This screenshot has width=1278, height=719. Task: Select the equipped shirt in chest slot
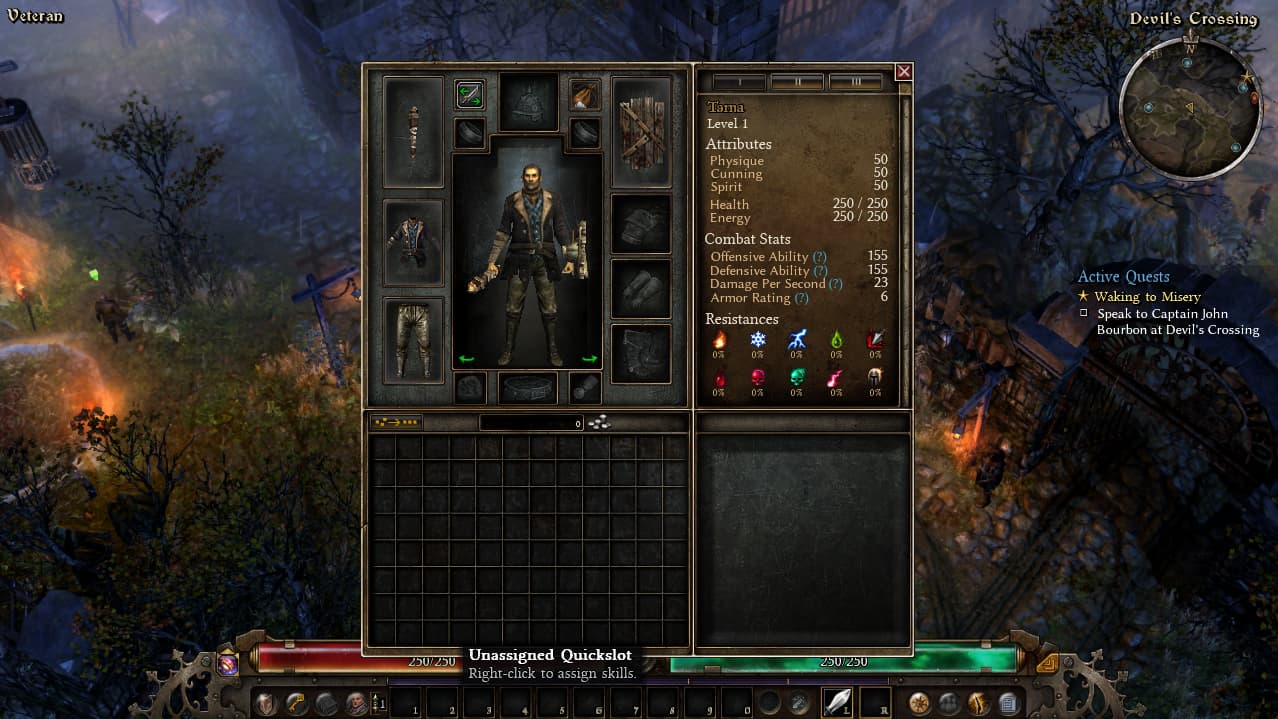(x=414, y=243)
